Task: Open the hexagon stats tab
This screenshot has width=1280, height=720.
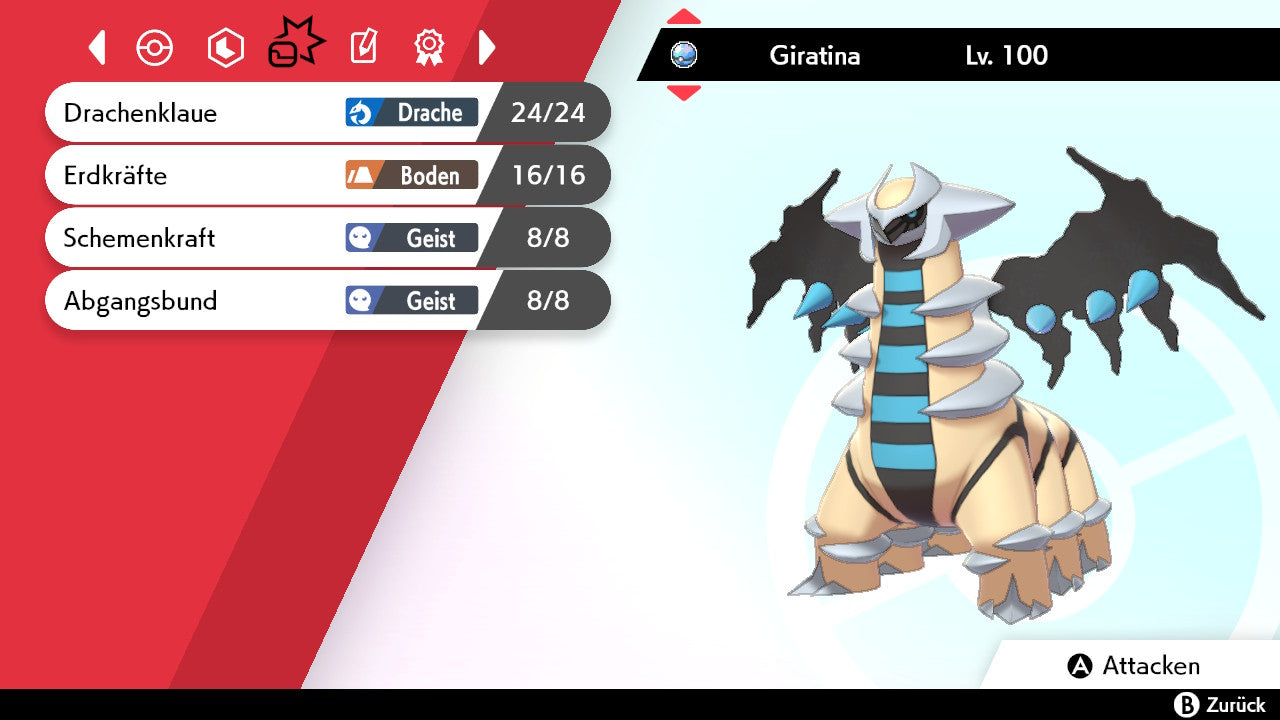Action: click(x=225, y=48)
